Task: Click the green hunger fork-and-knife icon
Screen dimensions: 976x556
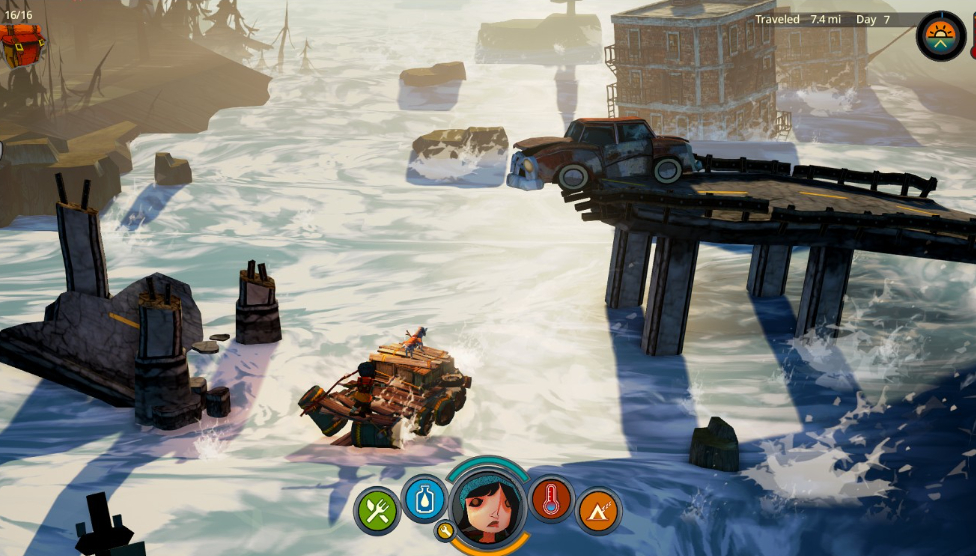Action: coord(377,511)
